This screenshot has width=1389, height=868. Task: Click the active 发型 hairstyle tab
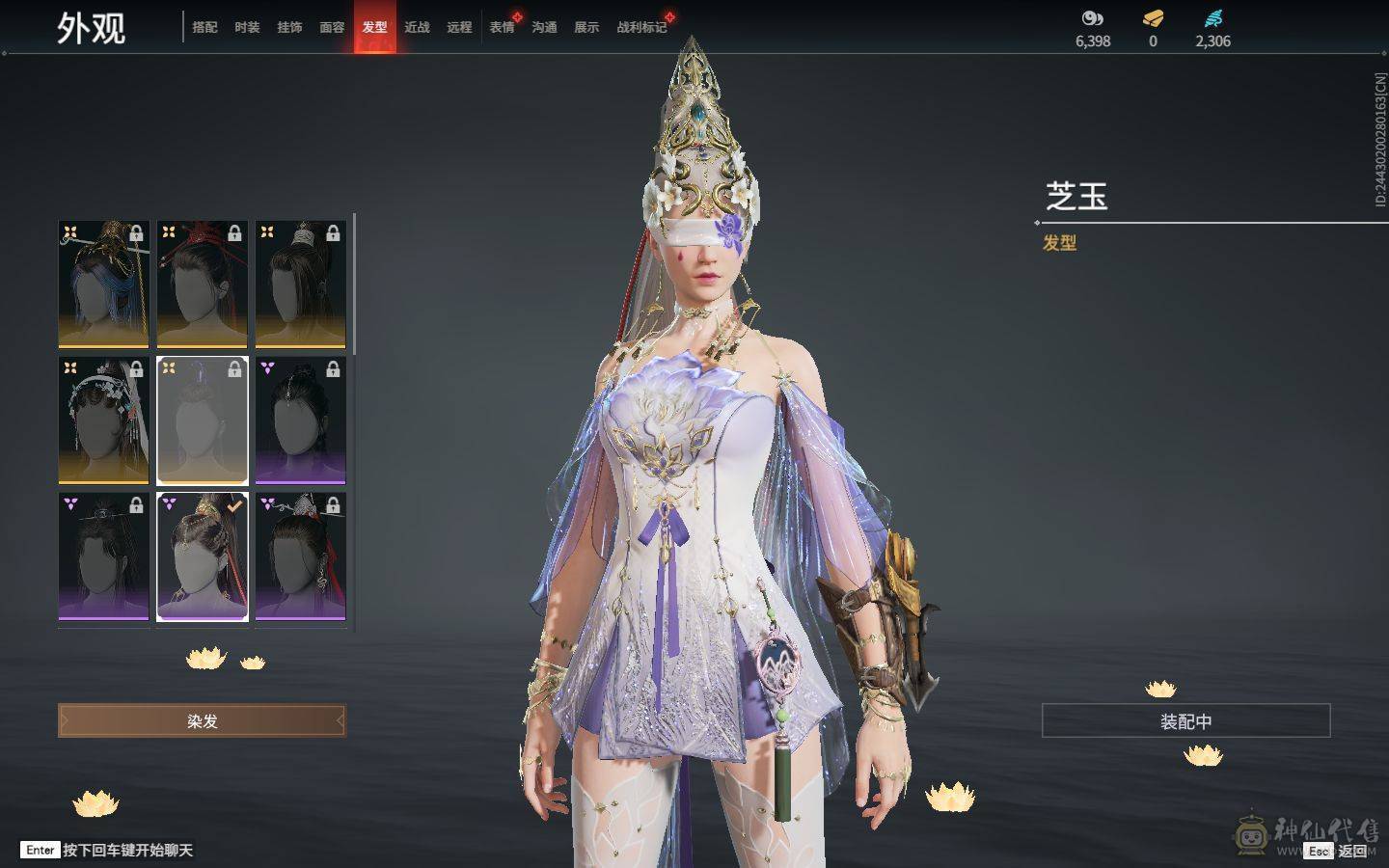pos(374,27)
